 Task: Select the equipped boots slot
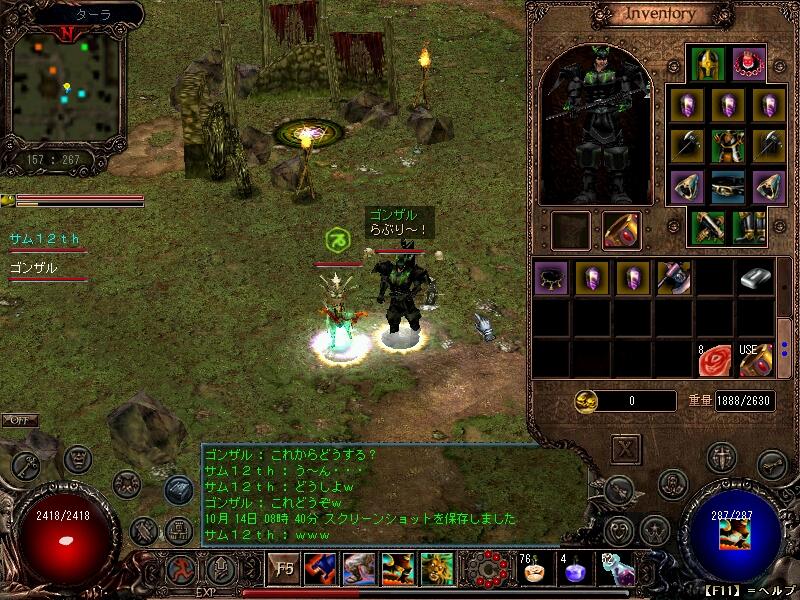pyautogui.click(x=748, y=229)
